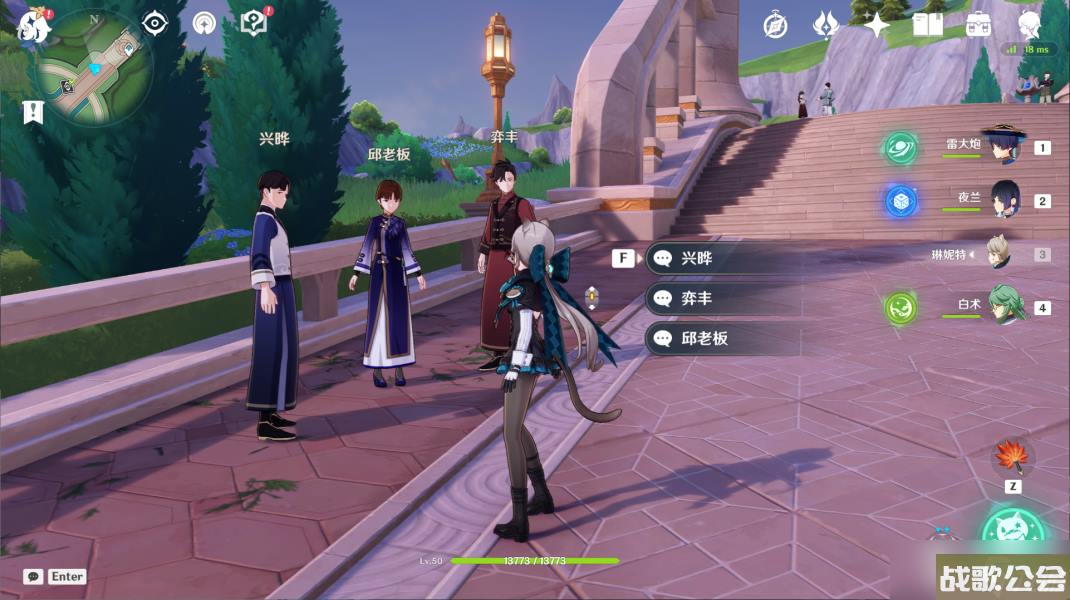This screenshot has height=600, width=1070.
Task: Open the open-book handbook icon
Action: click(928, 25)
